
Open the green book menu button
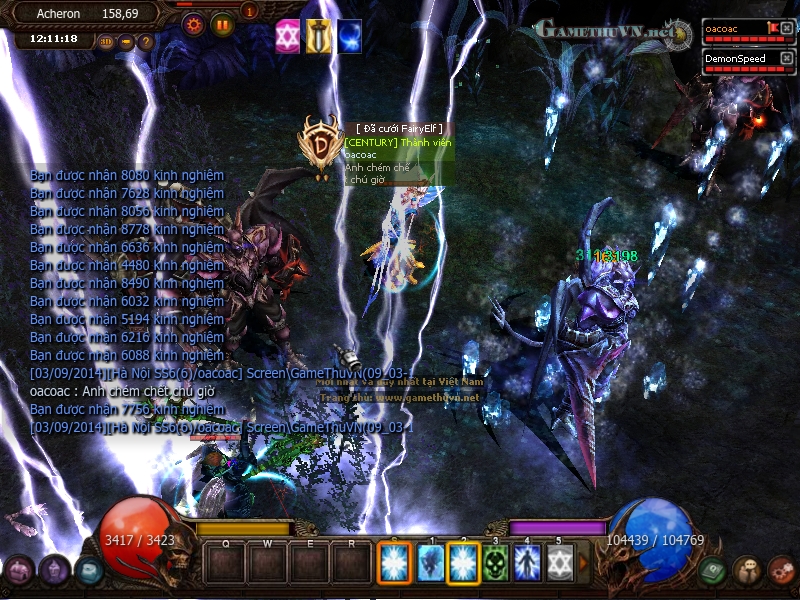pyautogui.click(x=713, y=570)
